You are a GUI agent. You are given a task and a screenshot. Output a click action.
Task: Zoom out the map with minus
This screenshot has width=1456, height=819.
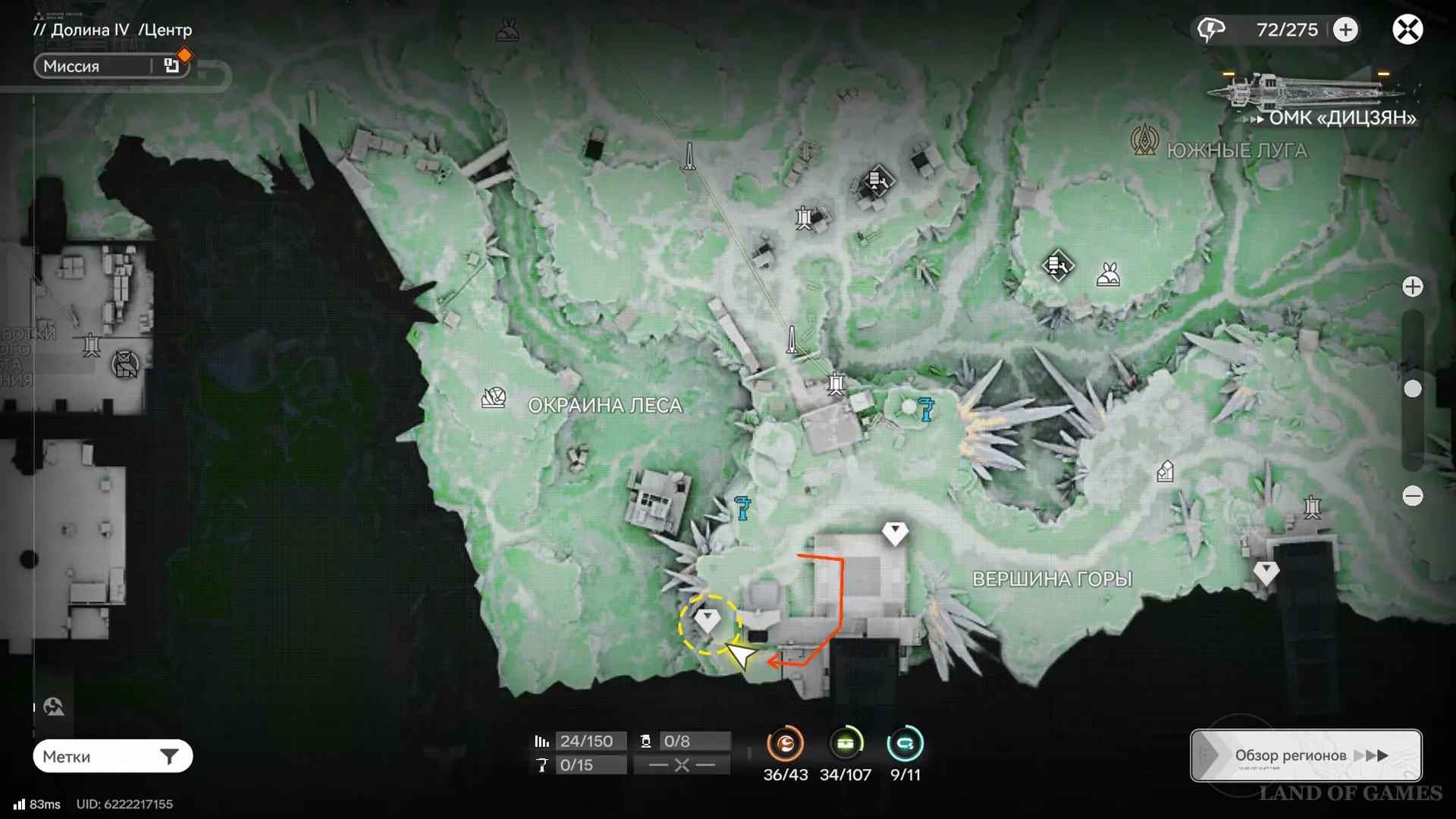1412,496
